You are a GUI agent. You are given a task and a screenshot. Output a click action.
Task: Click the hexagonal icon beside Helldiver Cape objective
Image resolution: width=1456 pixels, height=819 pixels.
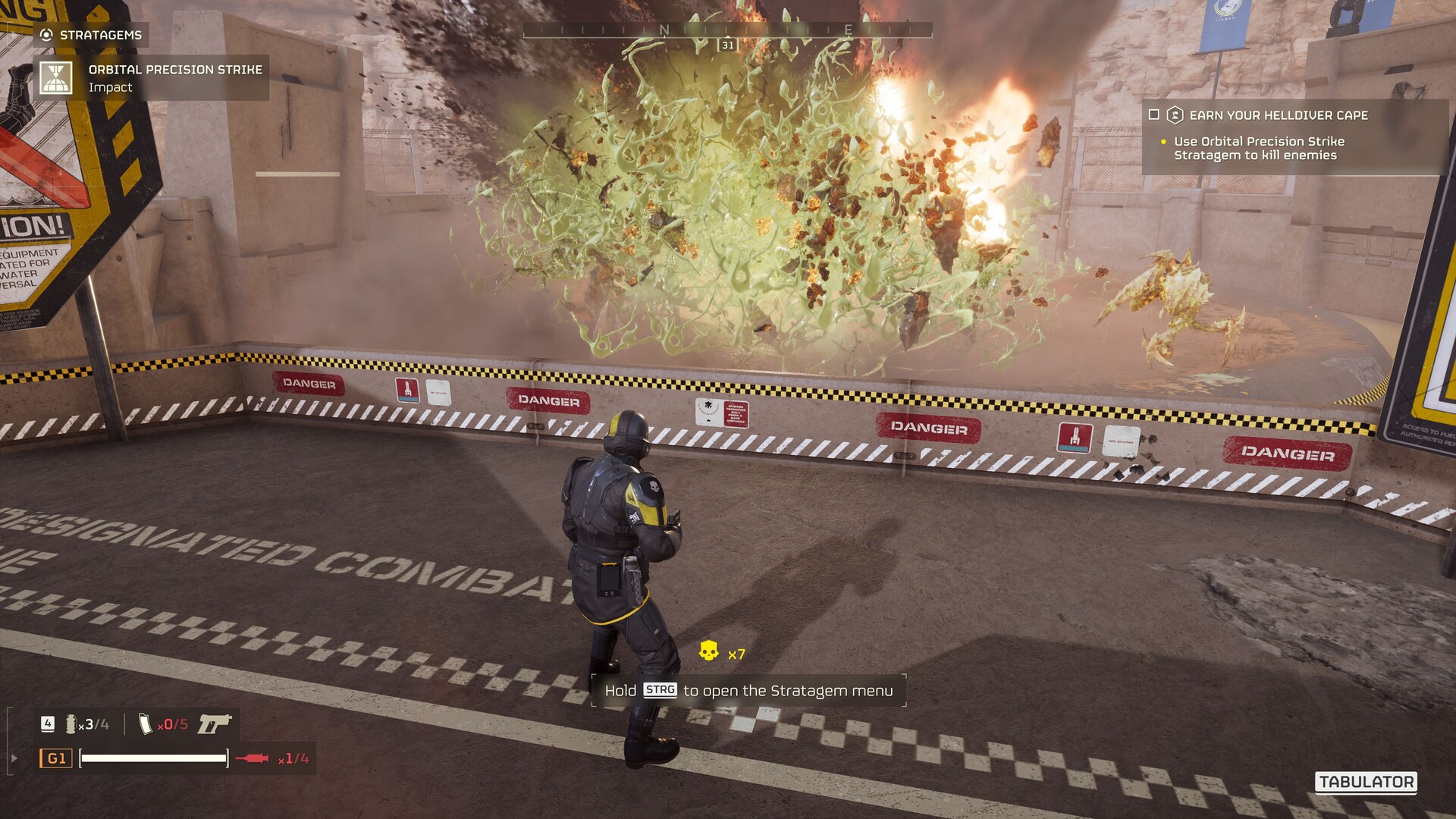(1174, 115)
